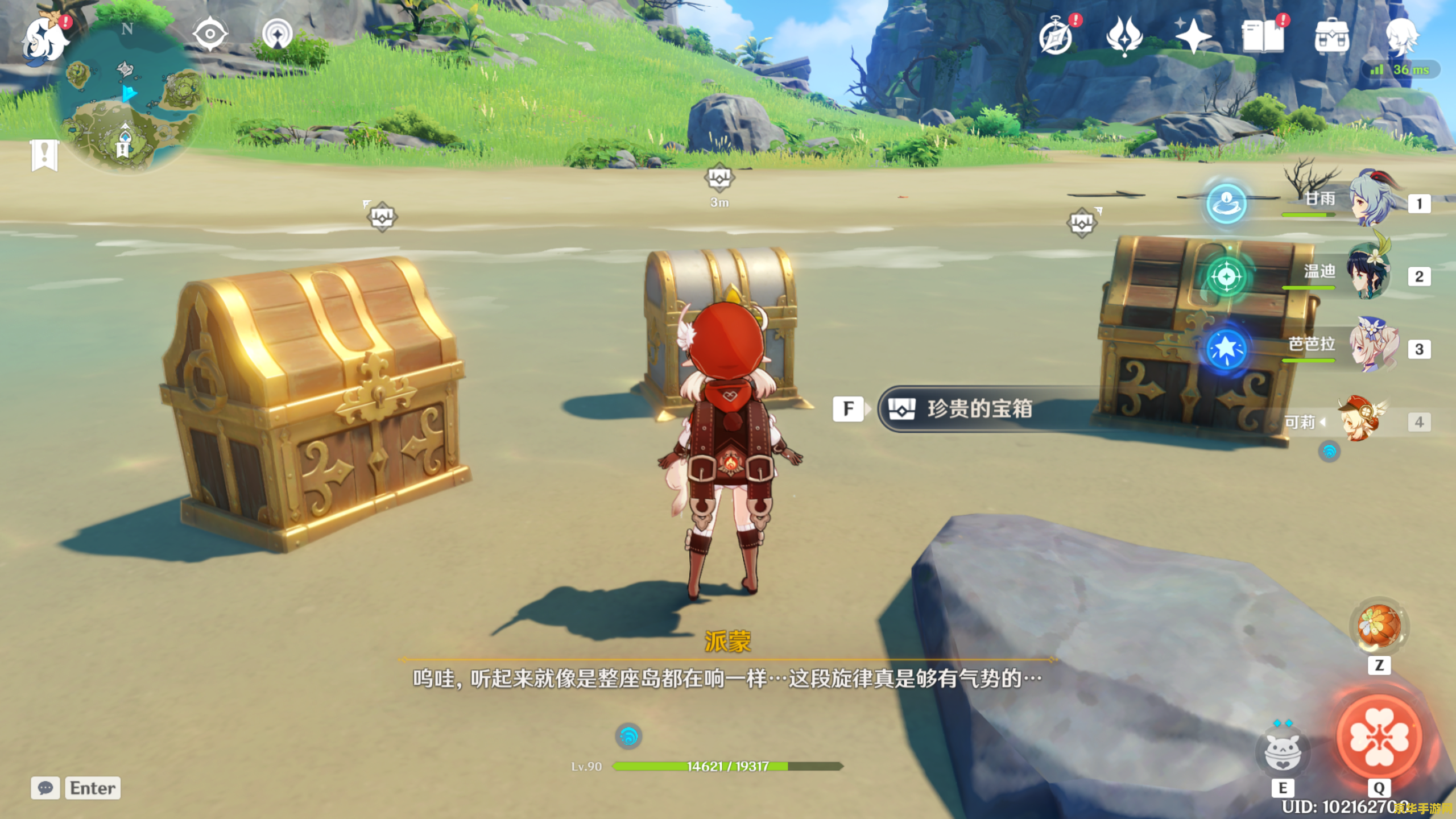Unleash Klee's clover elemental burst

tap(1379, 737)
